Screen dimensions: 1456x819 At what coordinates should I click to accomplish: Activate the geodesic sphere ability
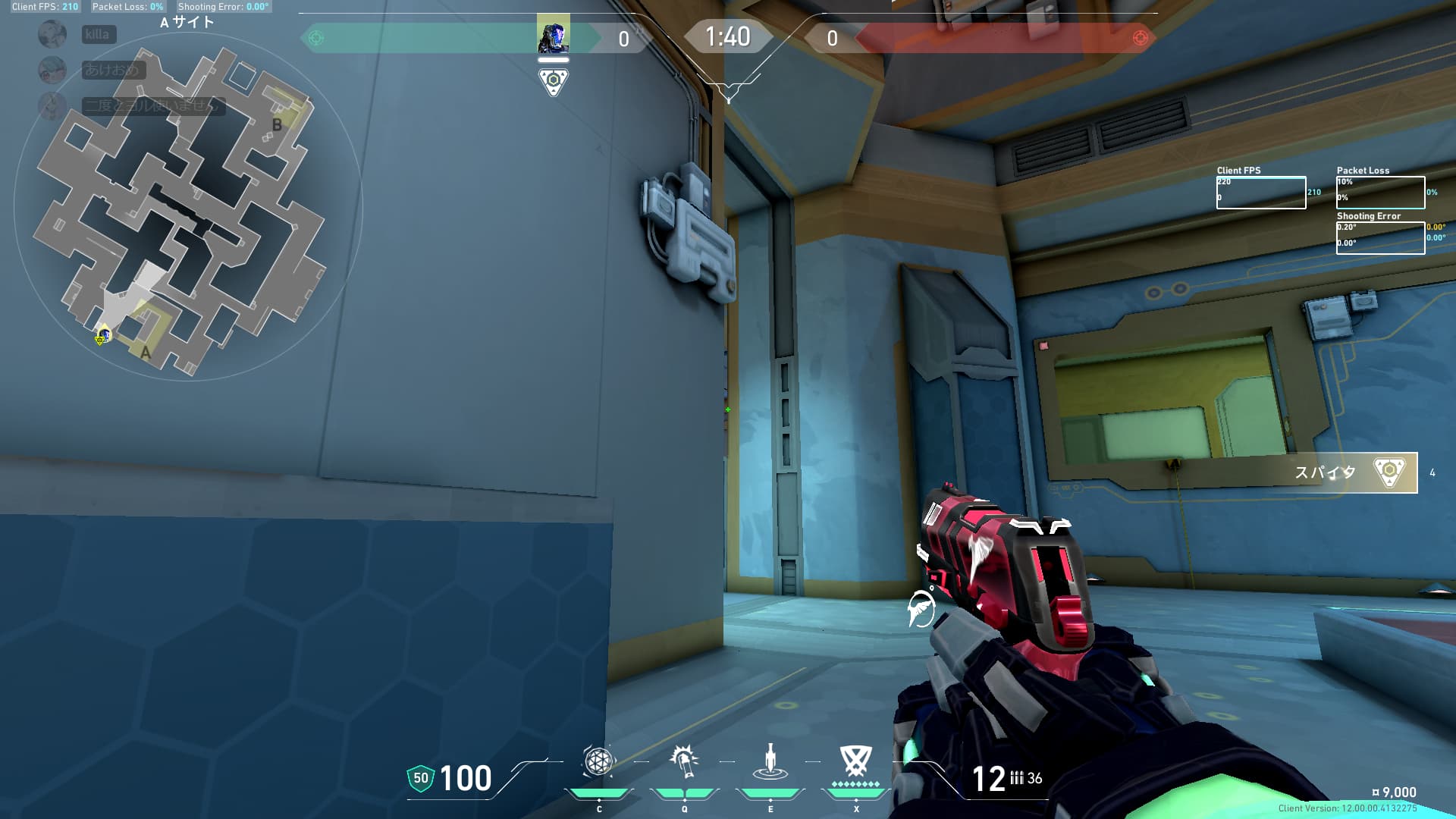(x=598, y=762)
